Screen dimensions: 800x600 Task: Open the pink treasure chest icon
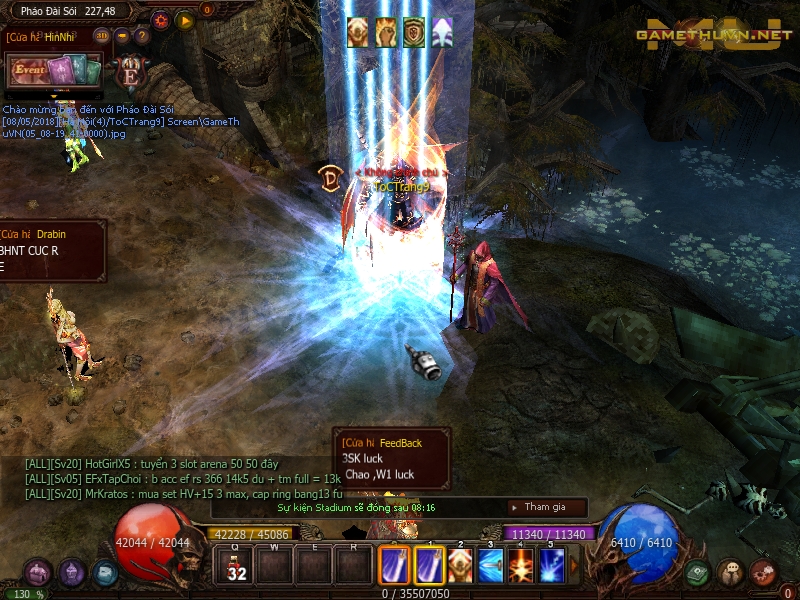click(38, 573)
